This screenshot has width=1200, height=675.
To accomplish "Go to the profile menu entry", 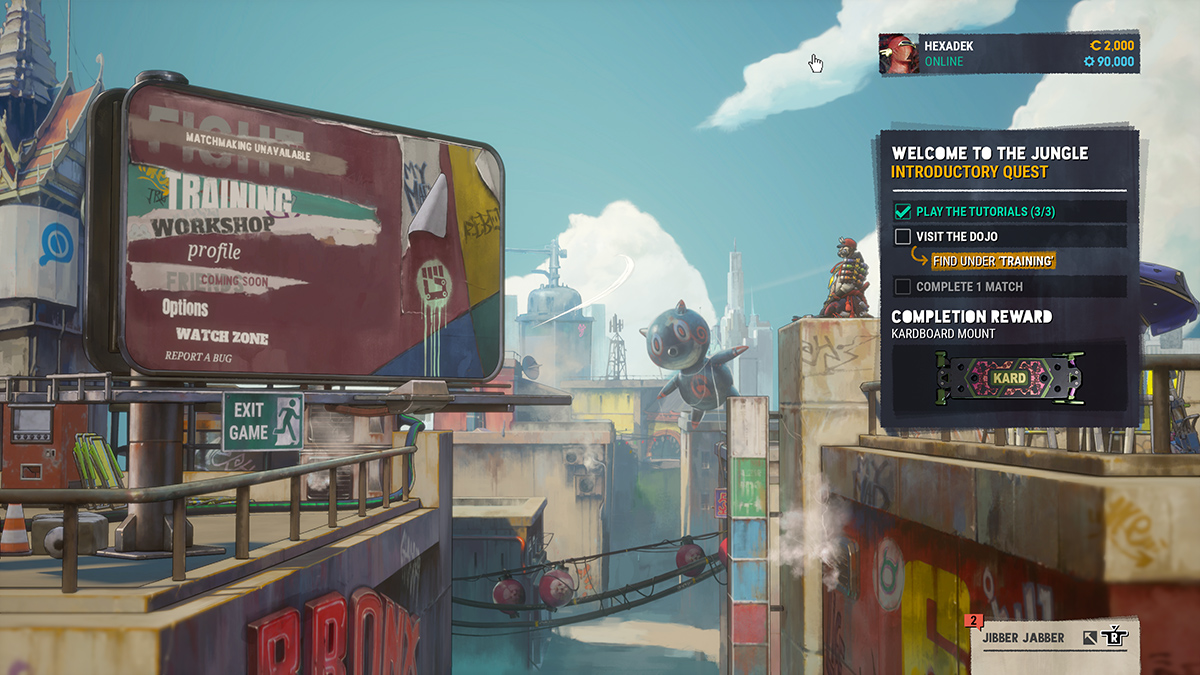I will 214,251.
